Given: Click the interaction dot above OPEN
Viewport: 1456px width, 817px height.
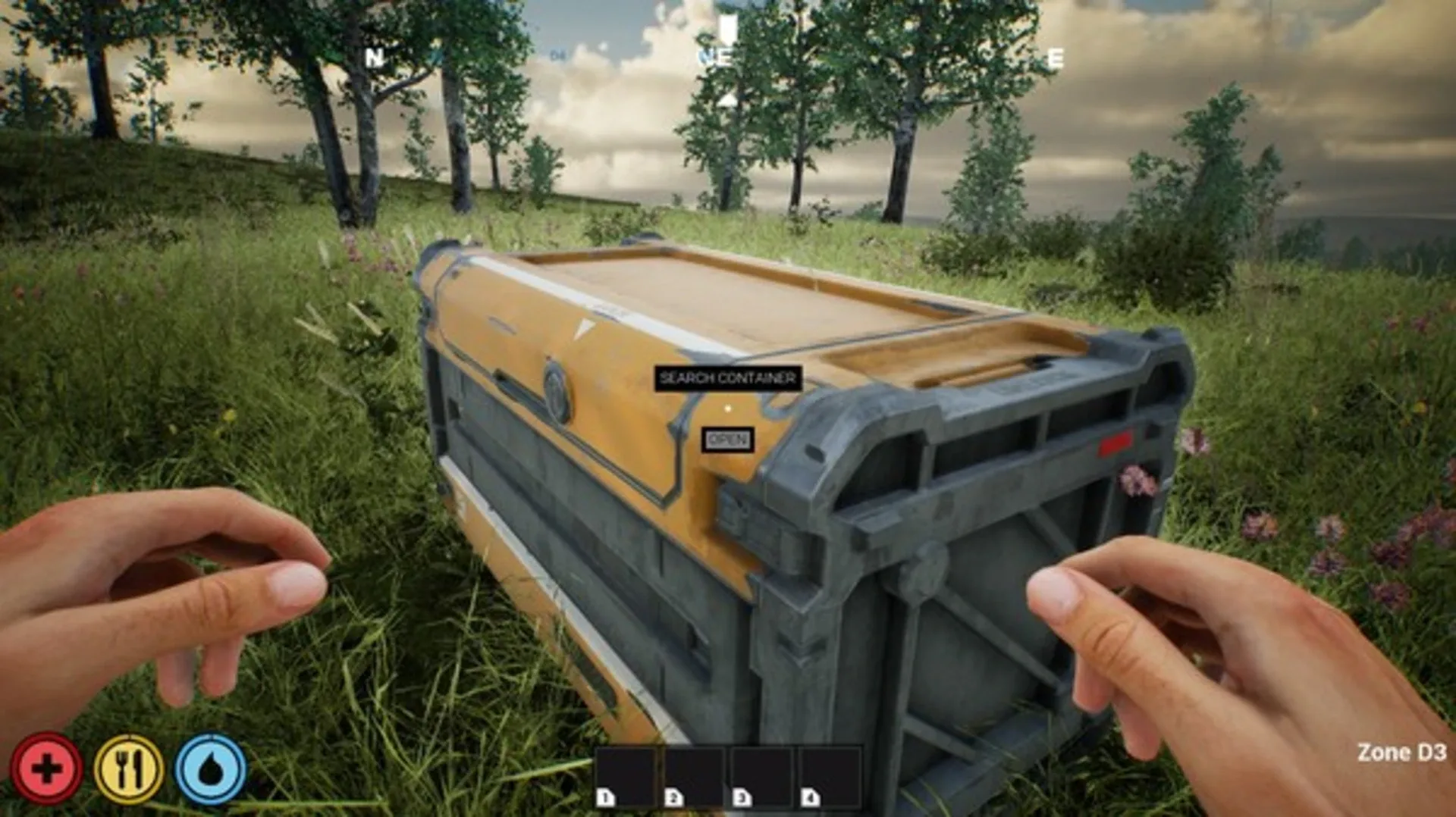Looking at the screenshot, I should pos(727,407).
